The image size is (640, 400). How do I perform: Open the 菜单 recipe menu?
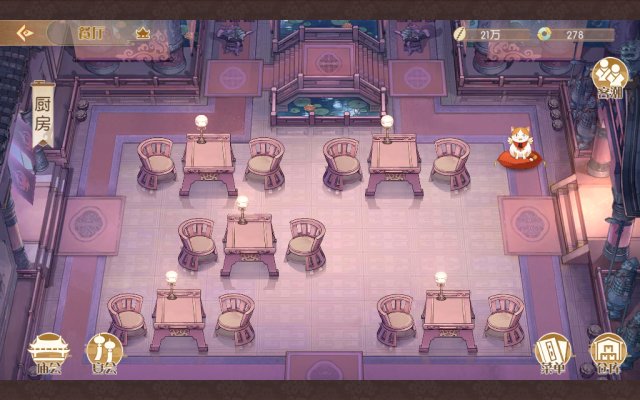pos(553,353)
